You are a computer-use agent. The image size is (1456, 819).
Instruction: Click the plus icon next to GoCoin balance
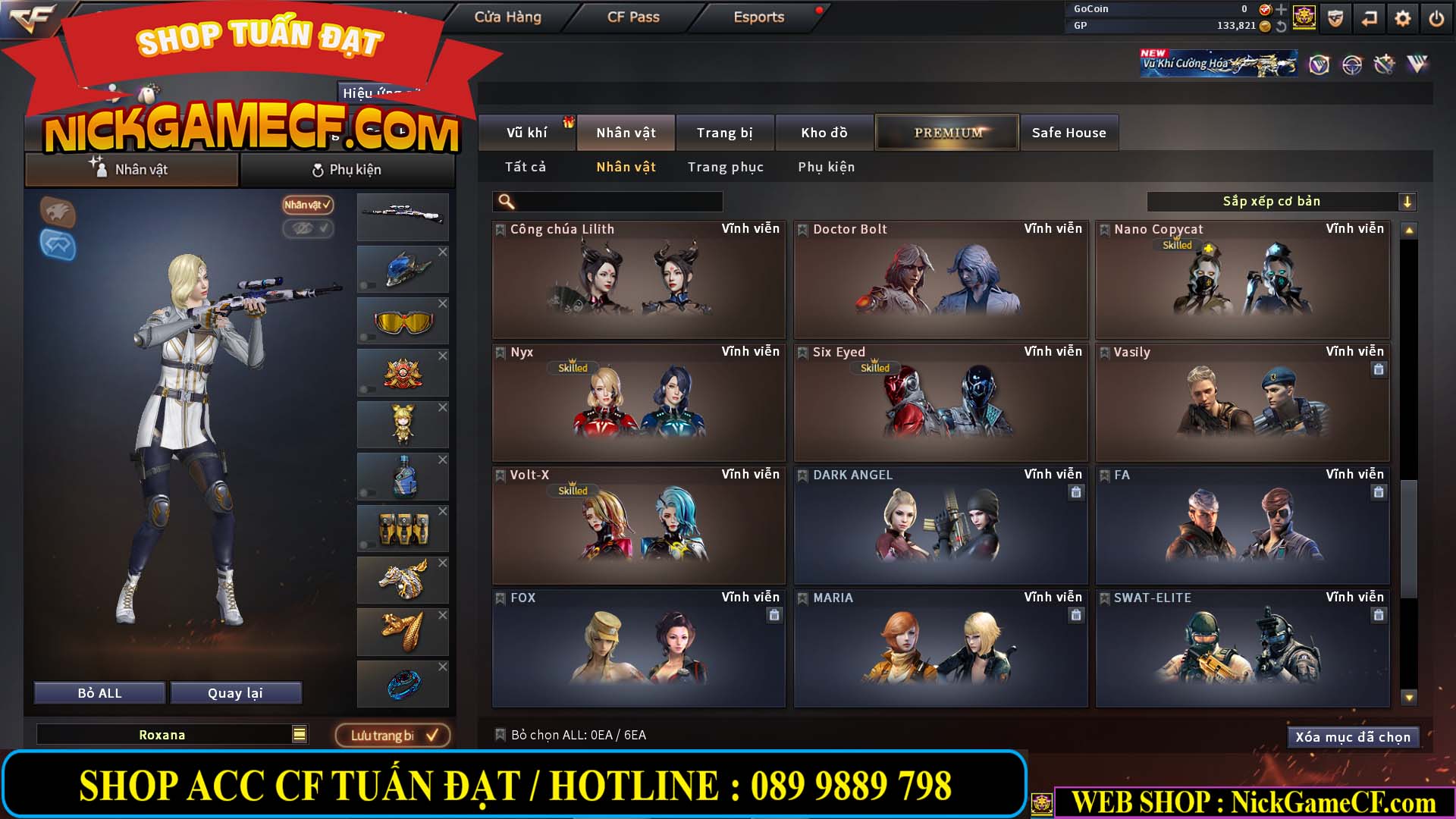coord(1282,11)
